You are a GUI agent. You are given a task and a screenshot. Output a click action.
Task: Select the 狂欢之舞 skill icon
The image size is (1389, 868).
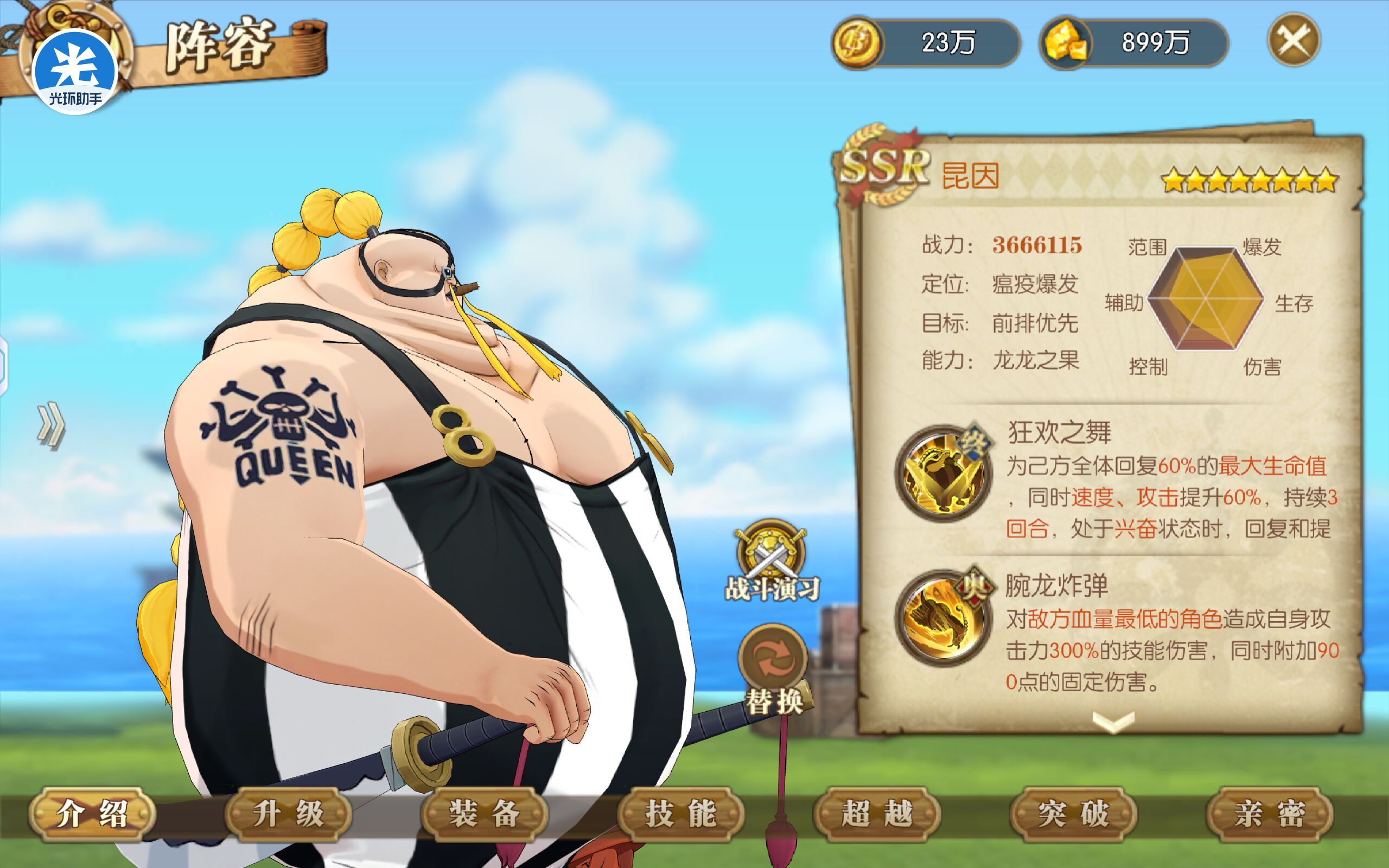click(943, 473)
